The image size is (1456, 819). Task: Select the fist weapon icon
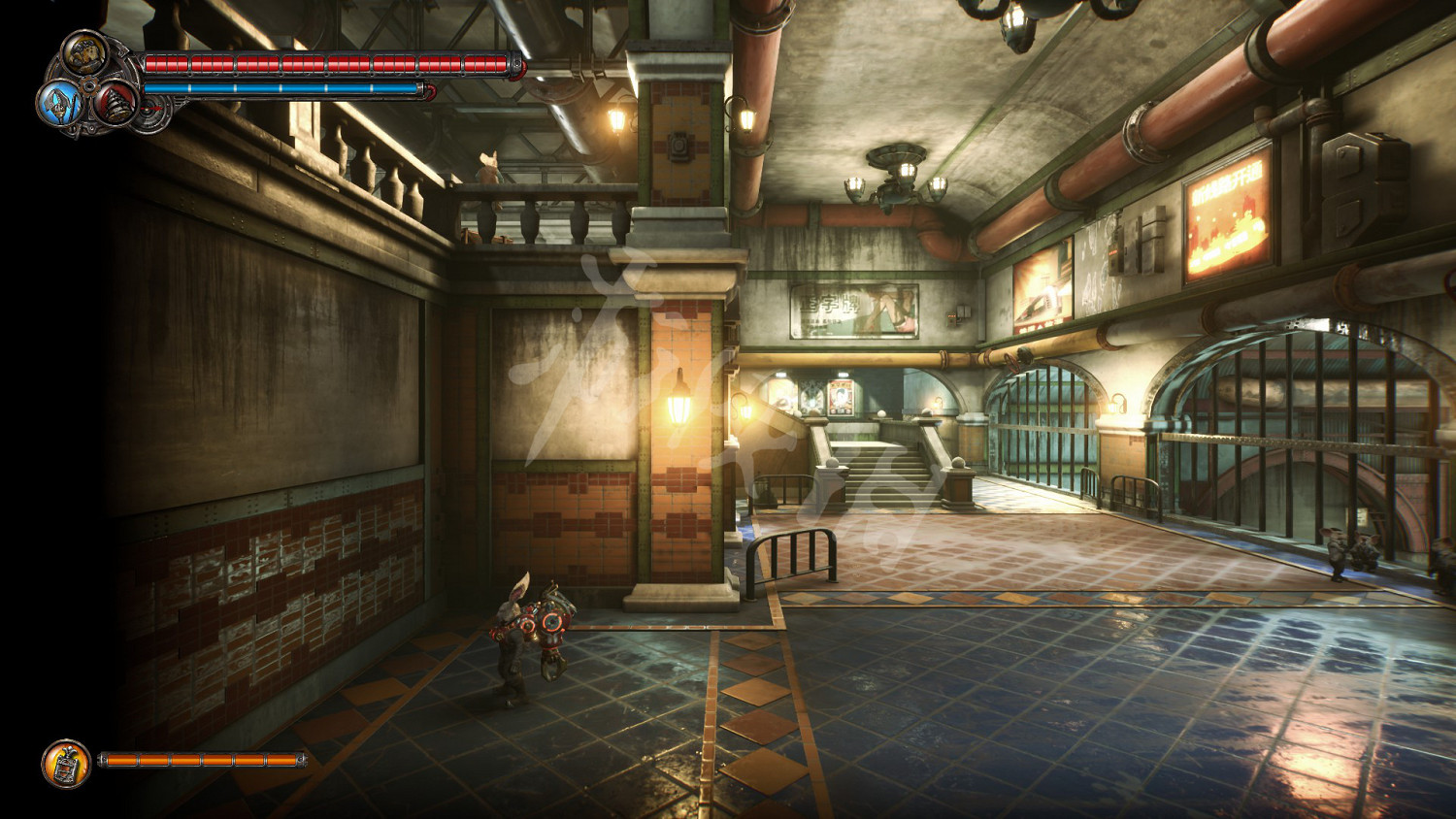click(x=85, y=52)
